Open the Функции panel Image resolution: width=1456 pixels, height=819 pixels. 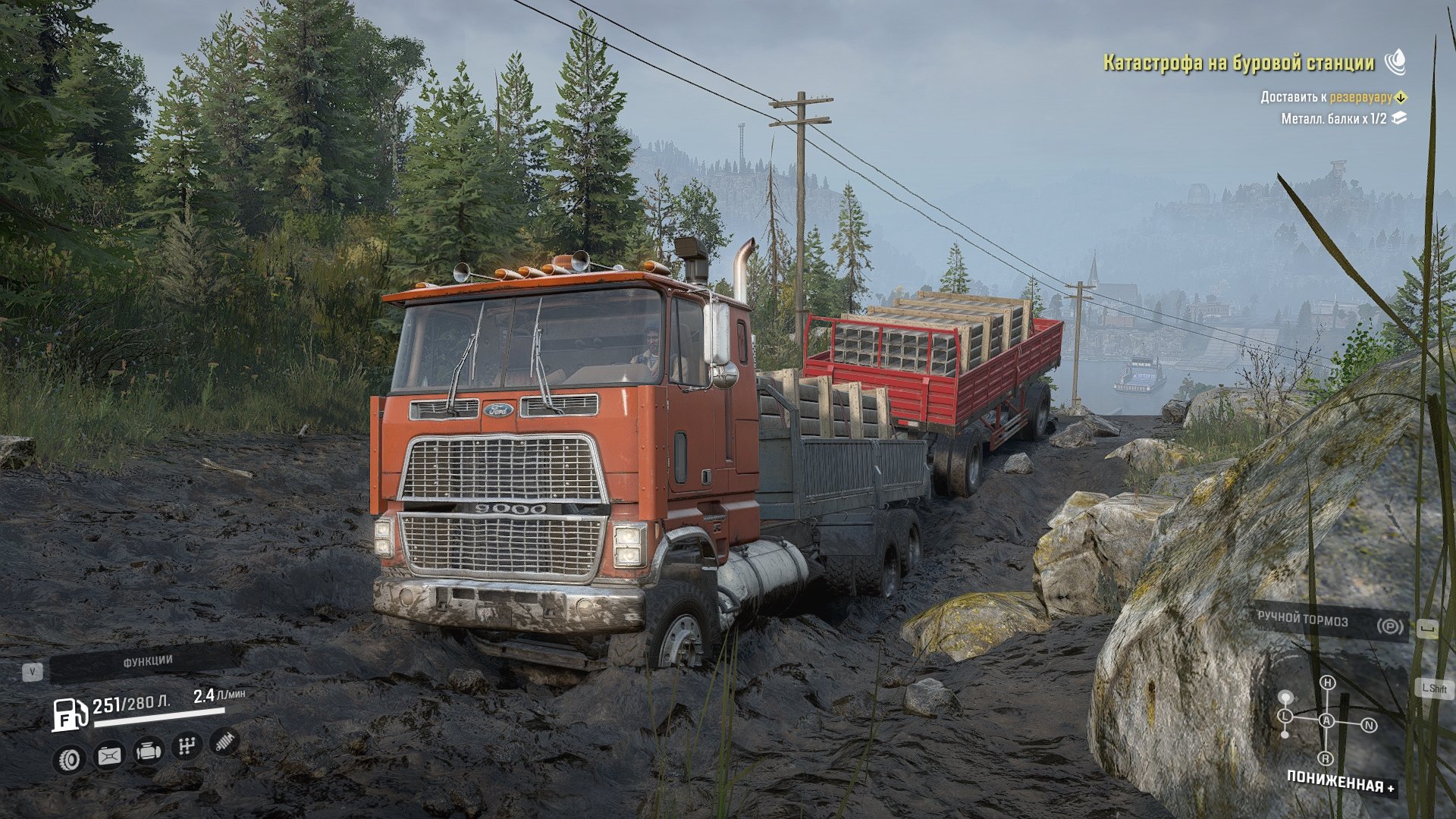pos(147,662)
